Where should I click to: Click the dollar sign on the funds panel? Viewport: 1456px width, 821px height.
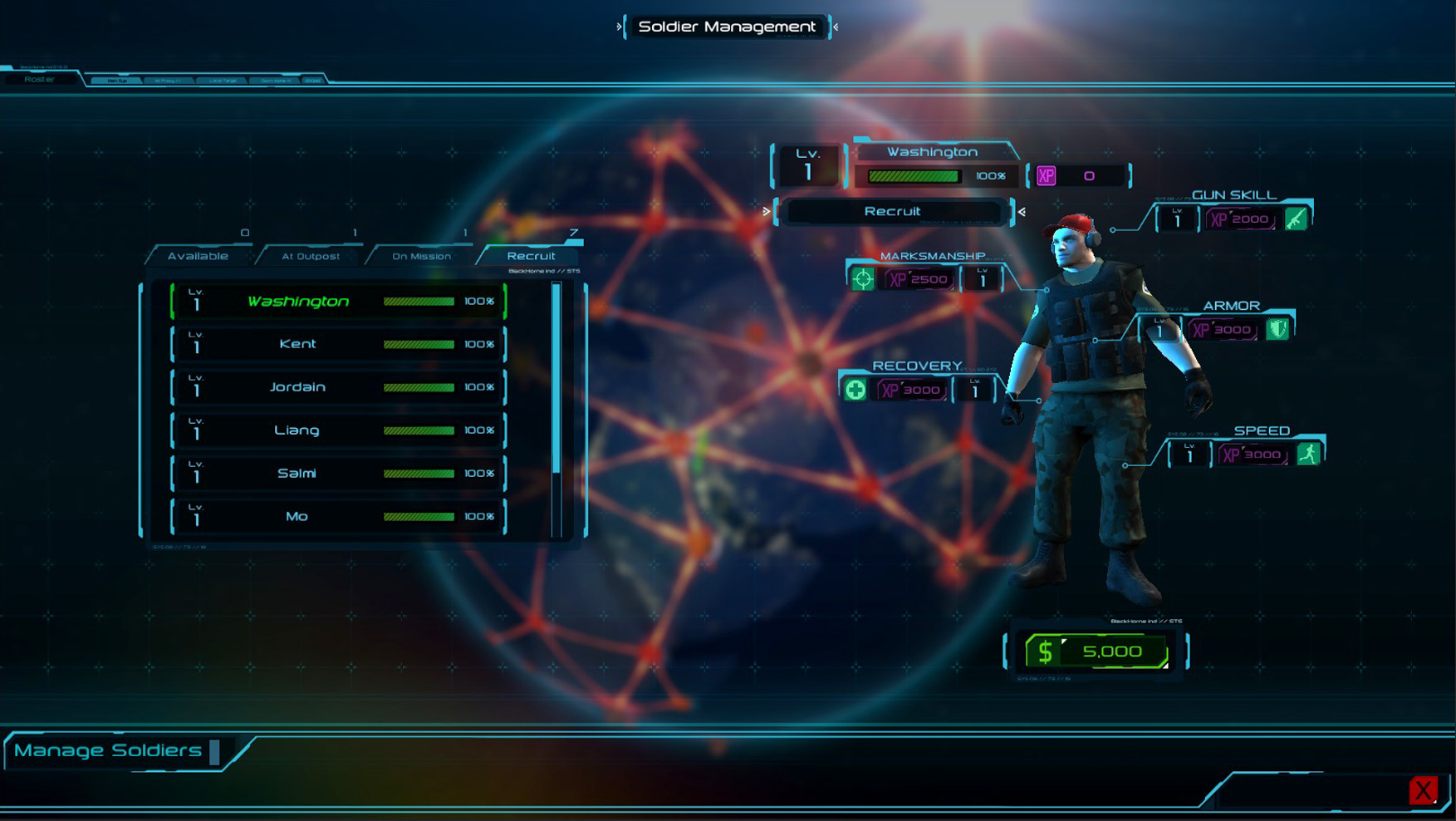(1047, 651)
